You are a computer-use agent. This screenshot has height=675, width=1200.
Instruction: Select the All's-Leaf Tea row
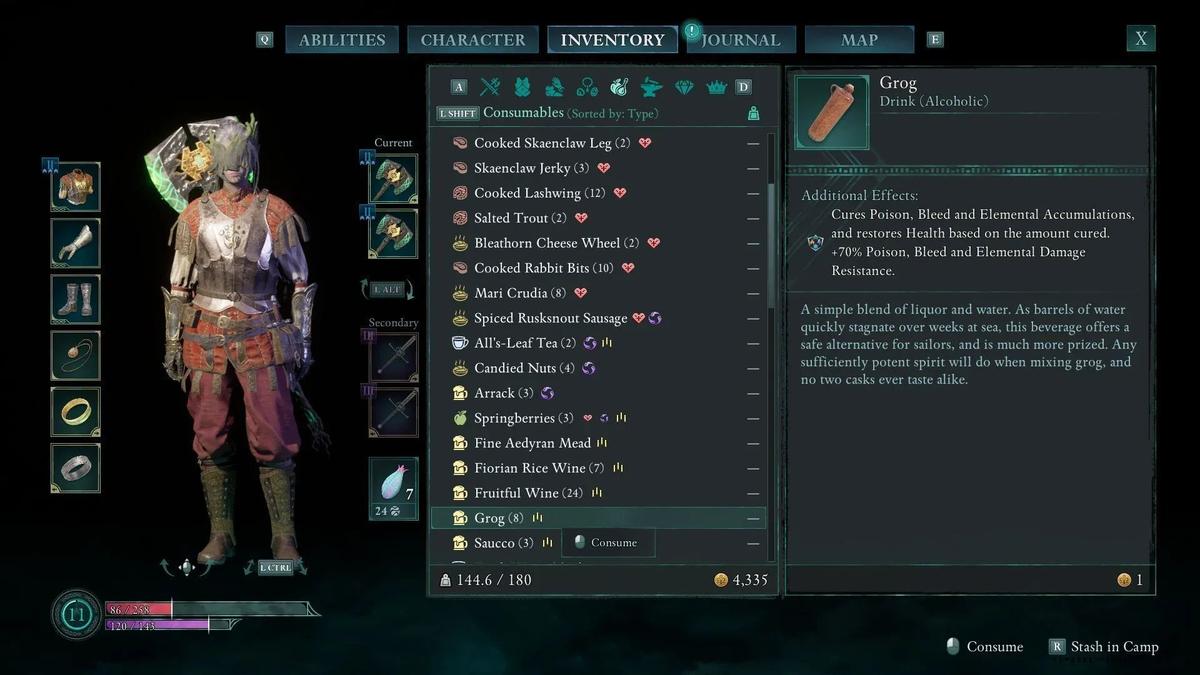pos(515,343)
